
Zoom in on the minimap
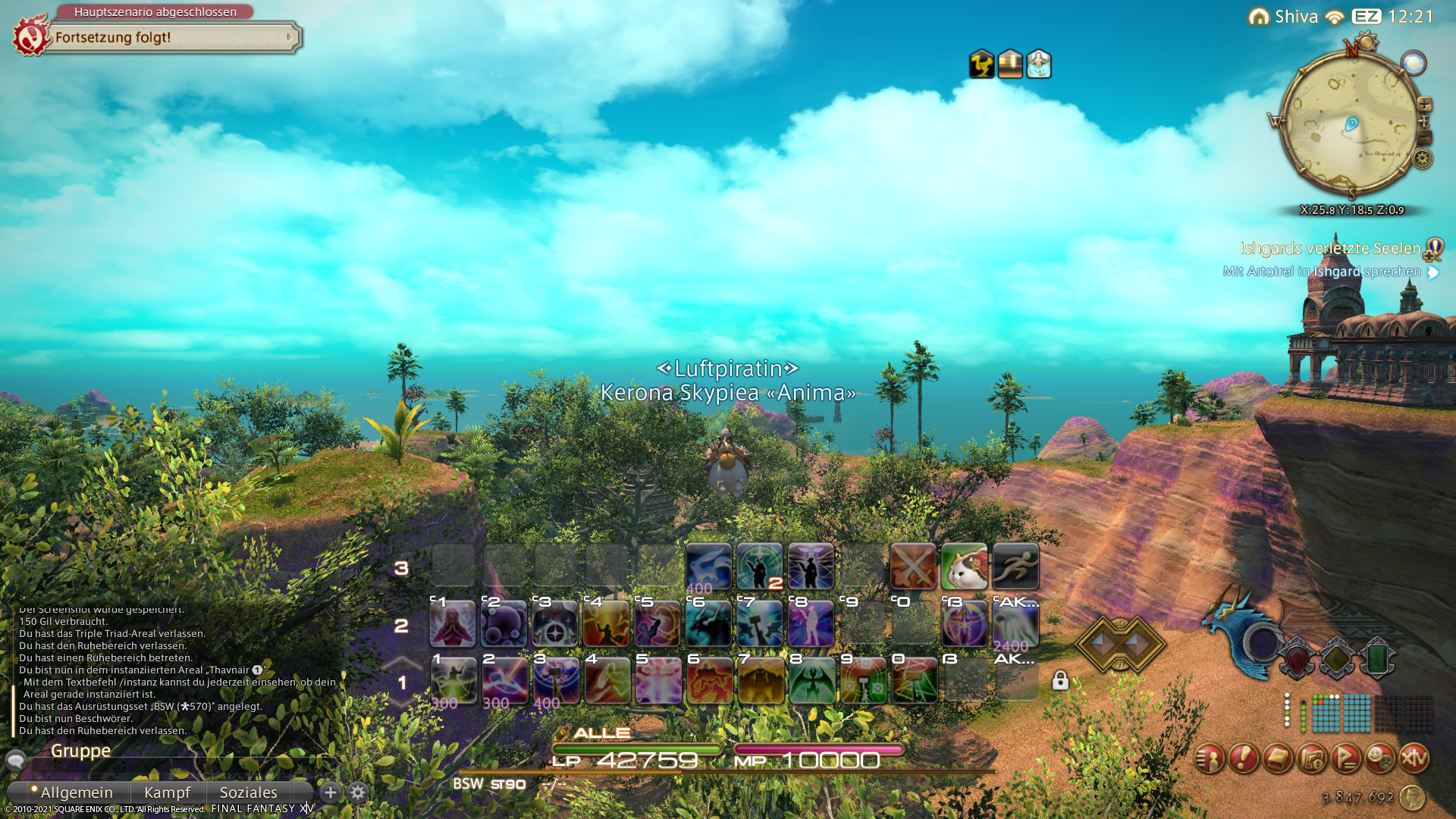[1424, 105]
